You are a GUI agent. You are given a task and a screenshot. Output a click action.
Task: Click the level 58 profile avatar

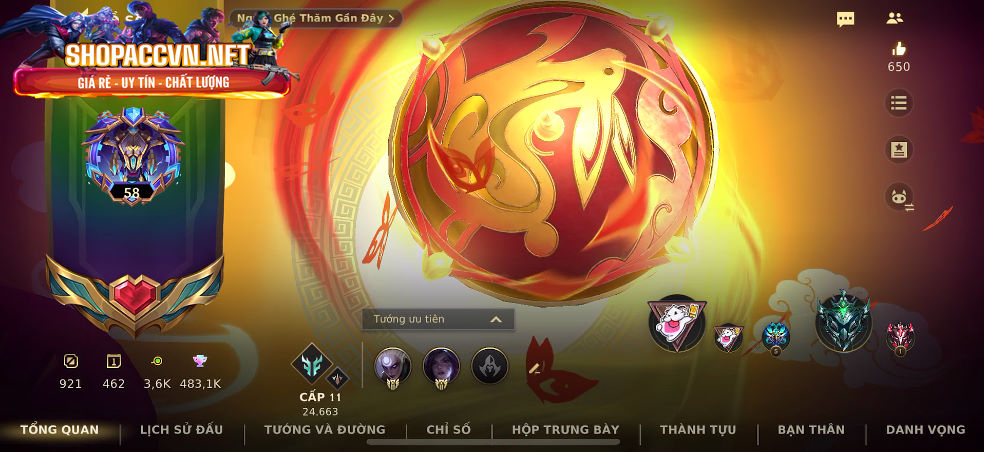pos(132,155)
